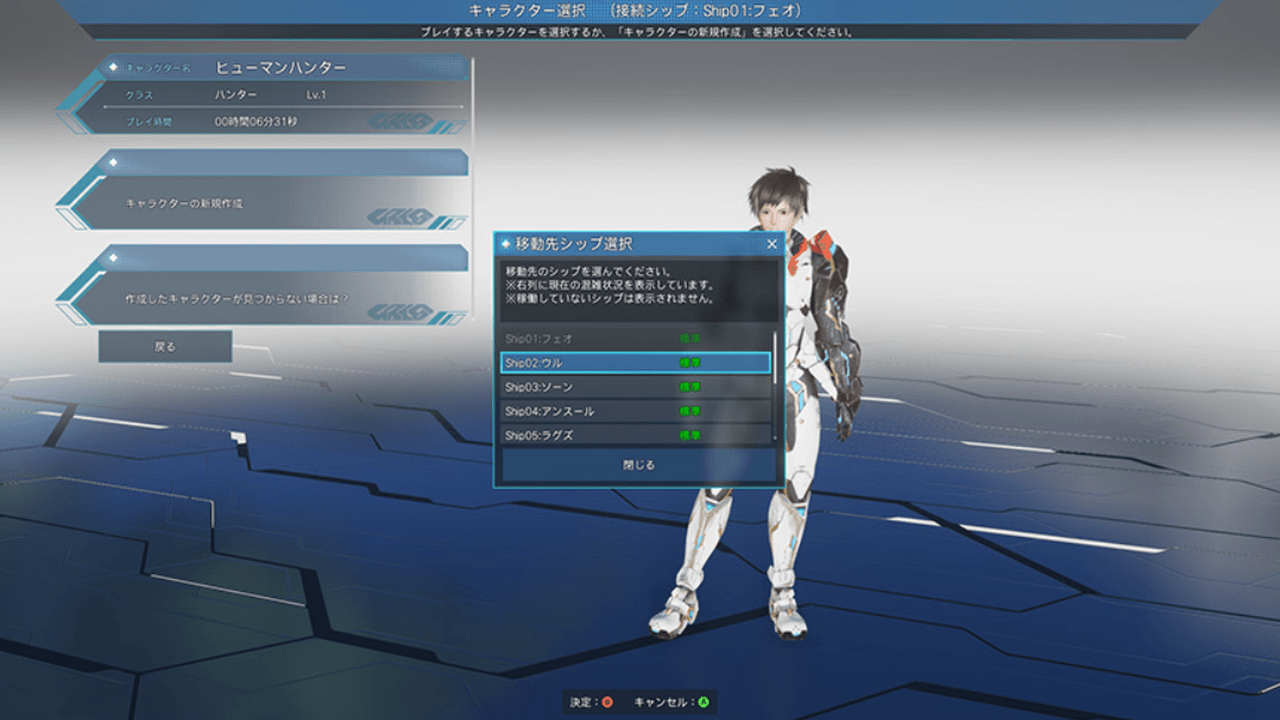Click the green 標準 badge beside Ship02:ウル

coord(690,363)
